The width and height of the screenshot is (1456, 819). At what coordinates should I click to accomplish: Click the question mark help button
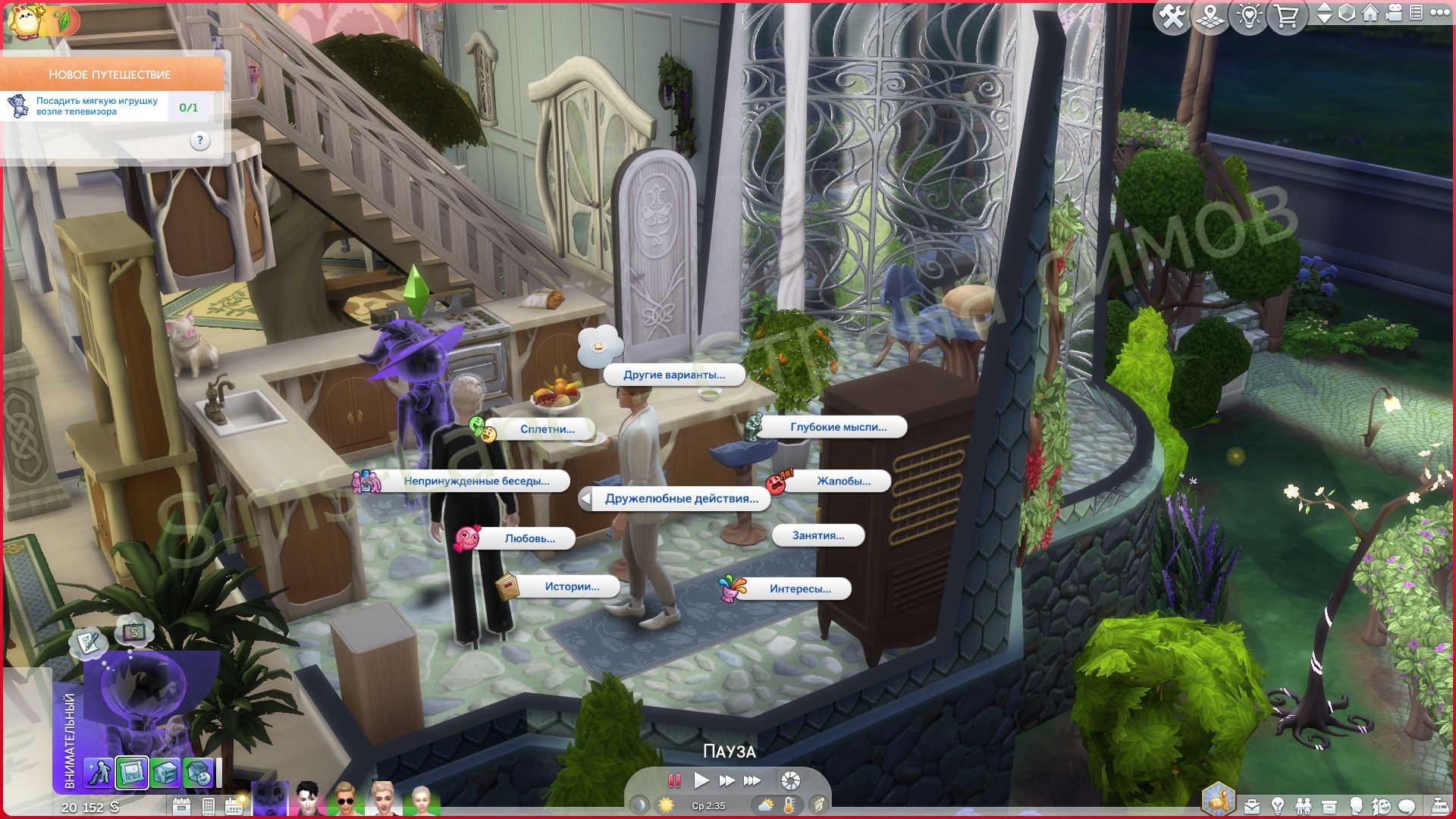199,140
